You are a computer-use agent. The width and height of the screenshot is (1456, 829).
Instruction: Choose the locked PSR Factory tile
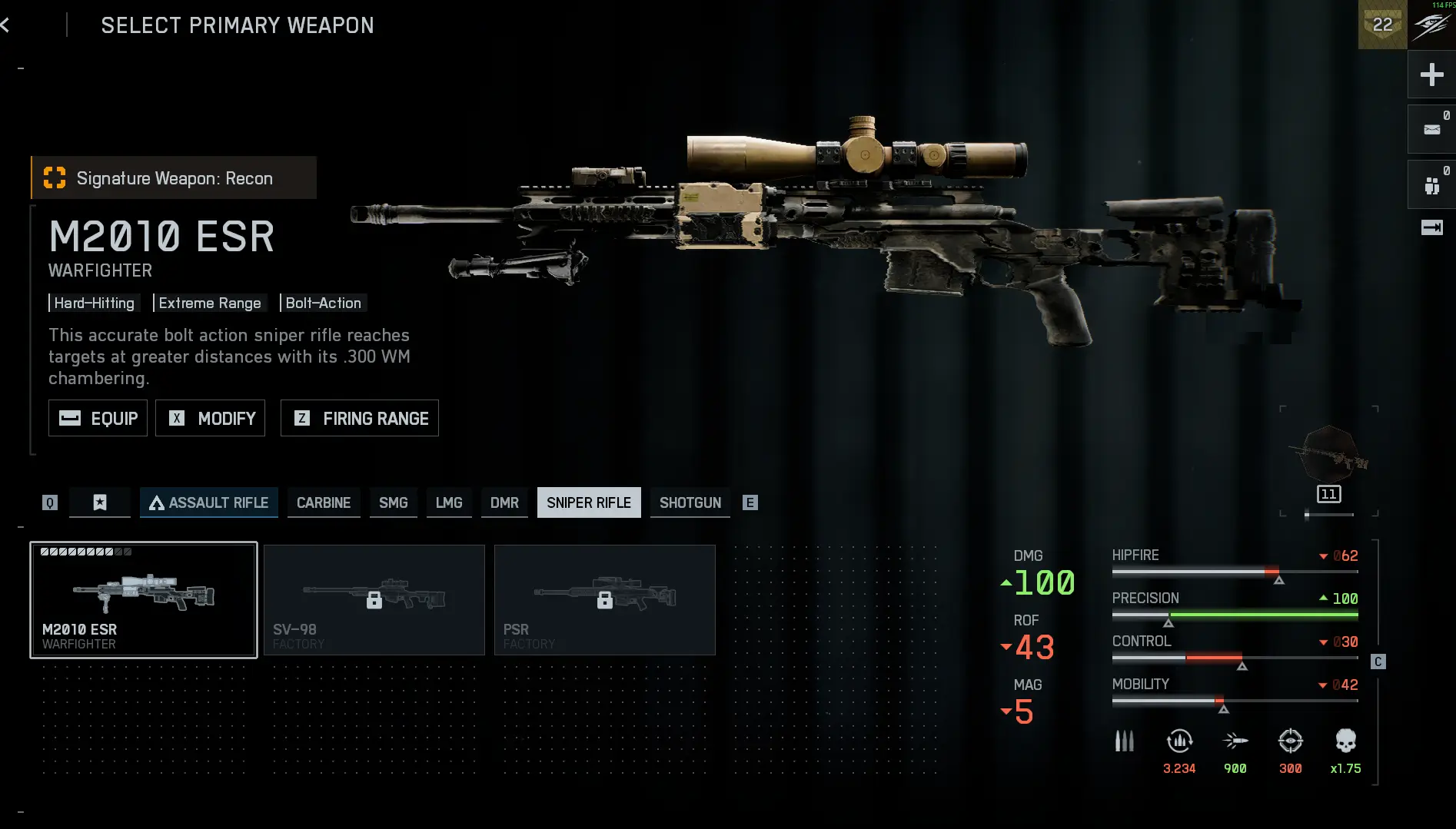point(605,600)
